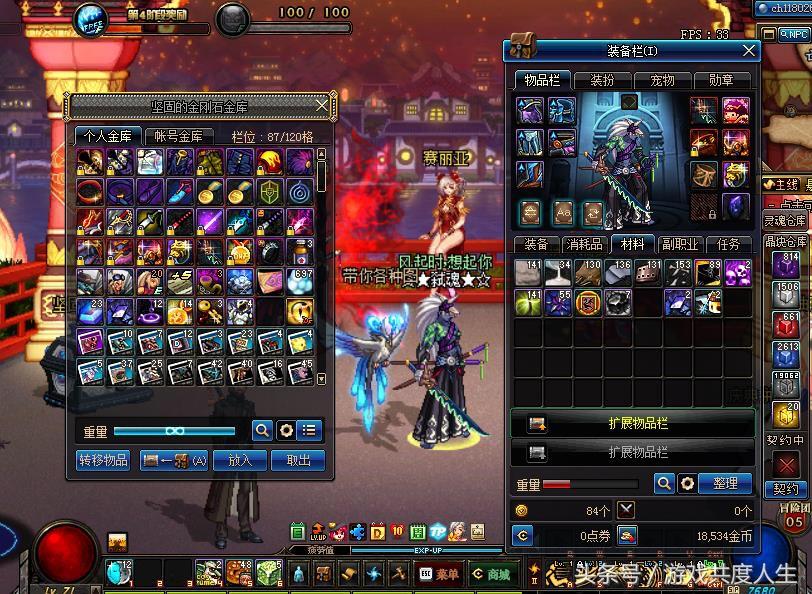Switch to the 帐号金库 account vault tab
812x594 pixels.
click(x=179, y=136)
